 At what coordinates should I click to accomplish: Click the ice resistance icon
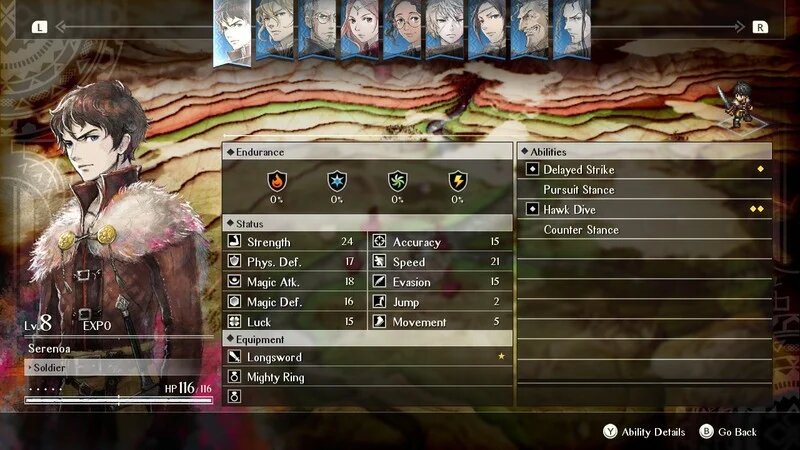(x=337, y=181)
